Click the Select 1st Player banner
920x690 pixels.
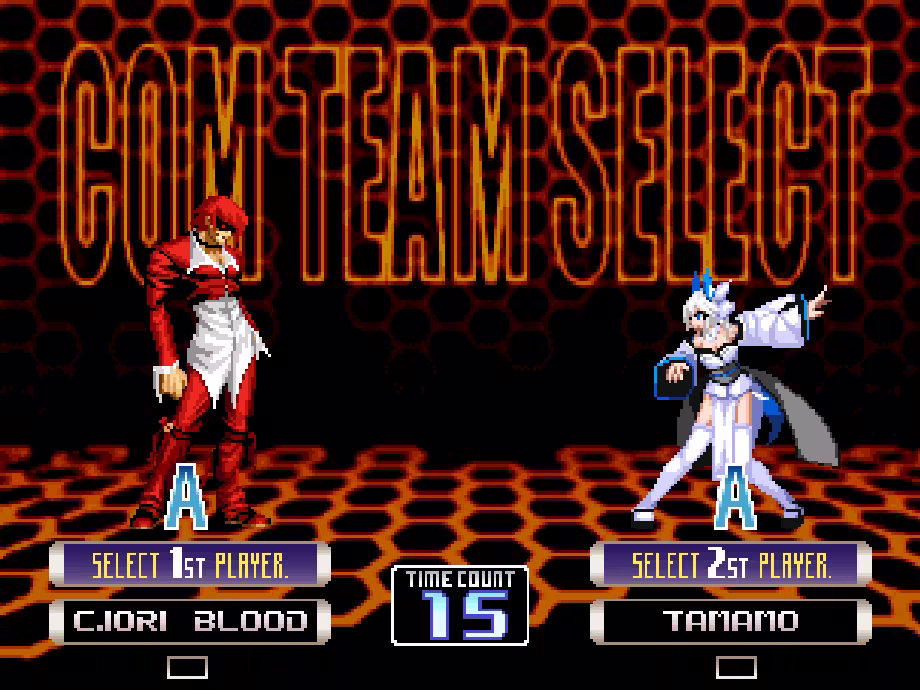point(189,565)
